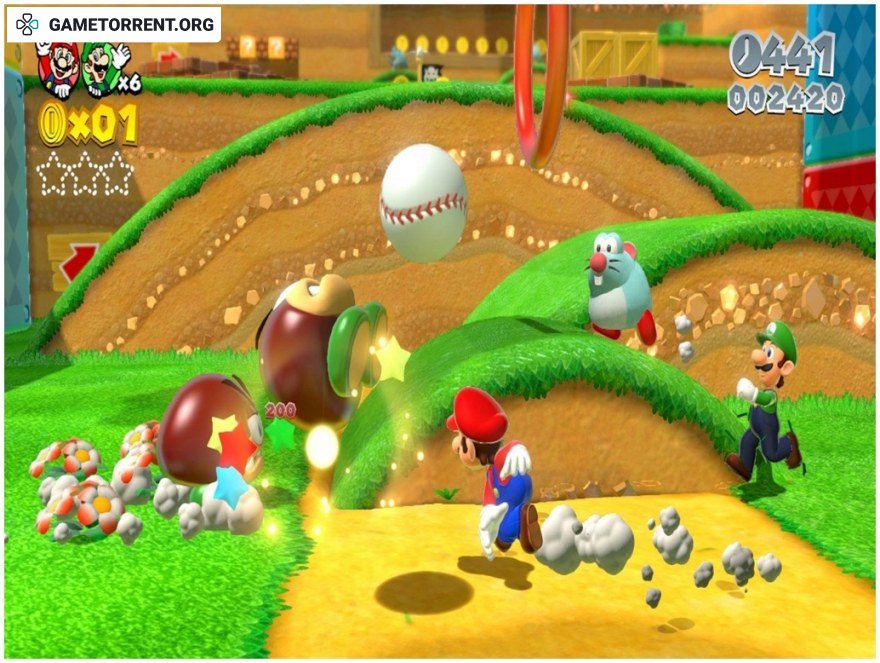Select Luigi's character icon in the HUD

pyautogui.click(x=100, y=68)
